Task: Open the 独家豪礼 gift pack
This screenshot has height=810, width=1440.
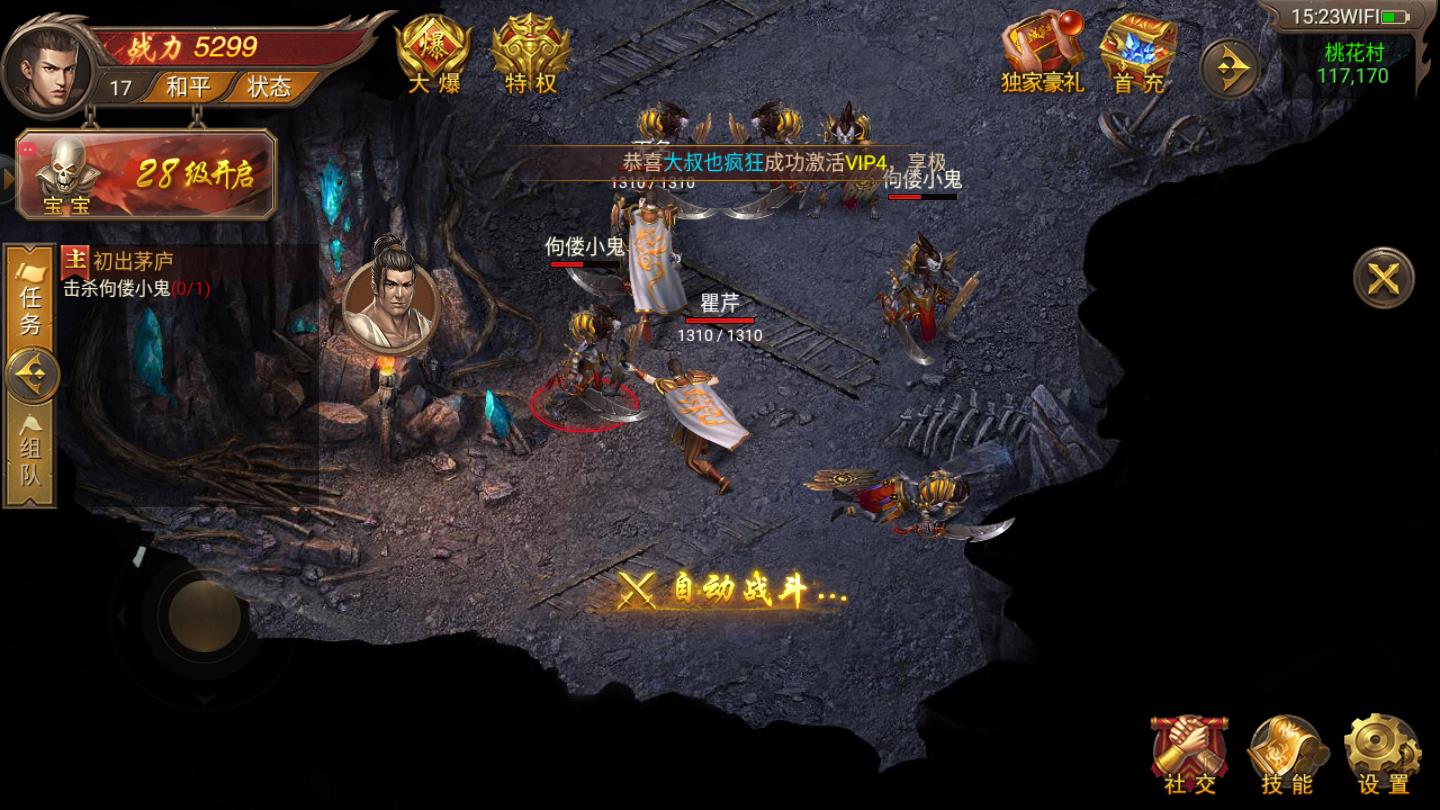Action: tap(1042, 55)
